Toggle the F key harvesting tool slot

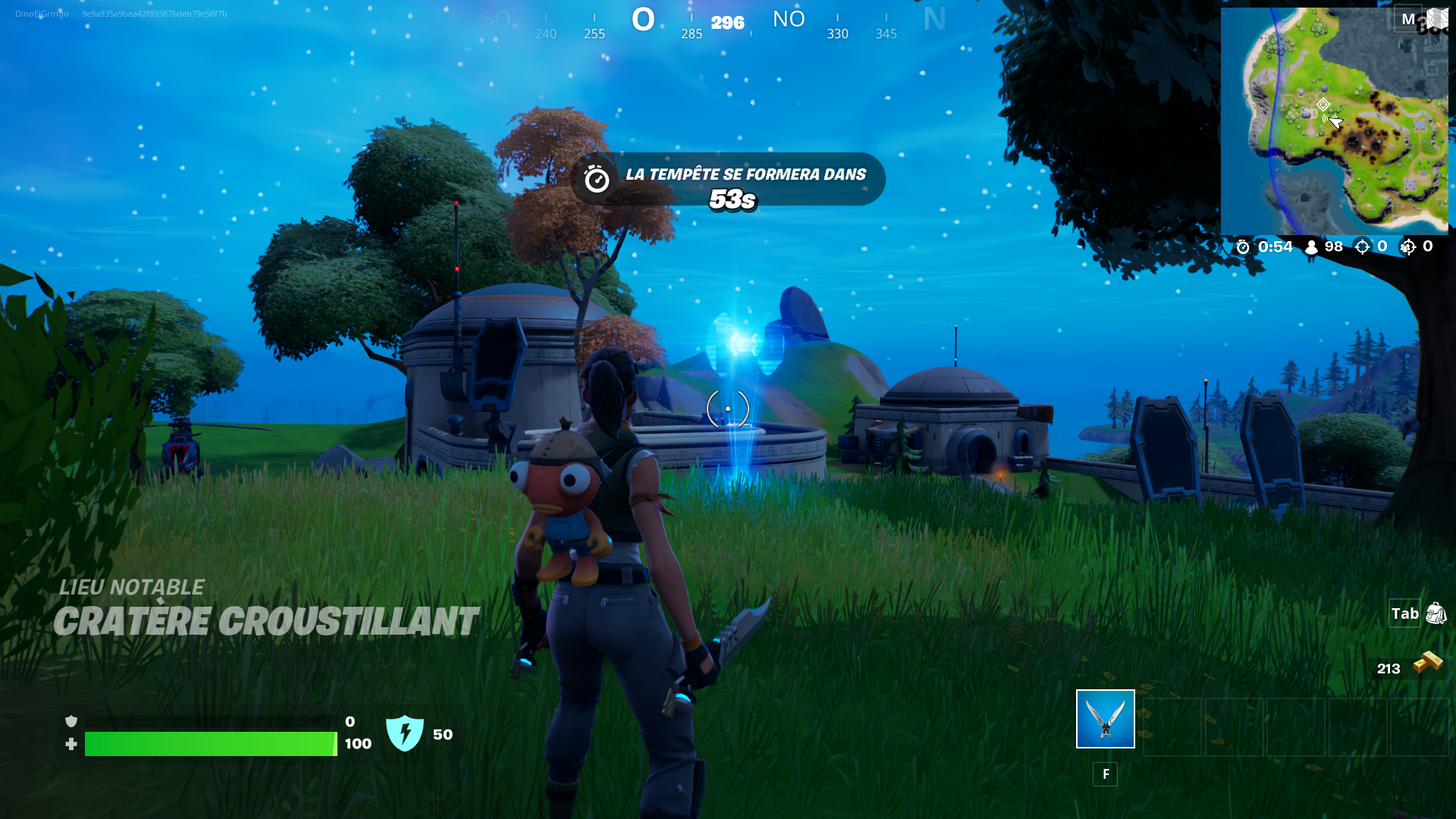click(1106, 774)
